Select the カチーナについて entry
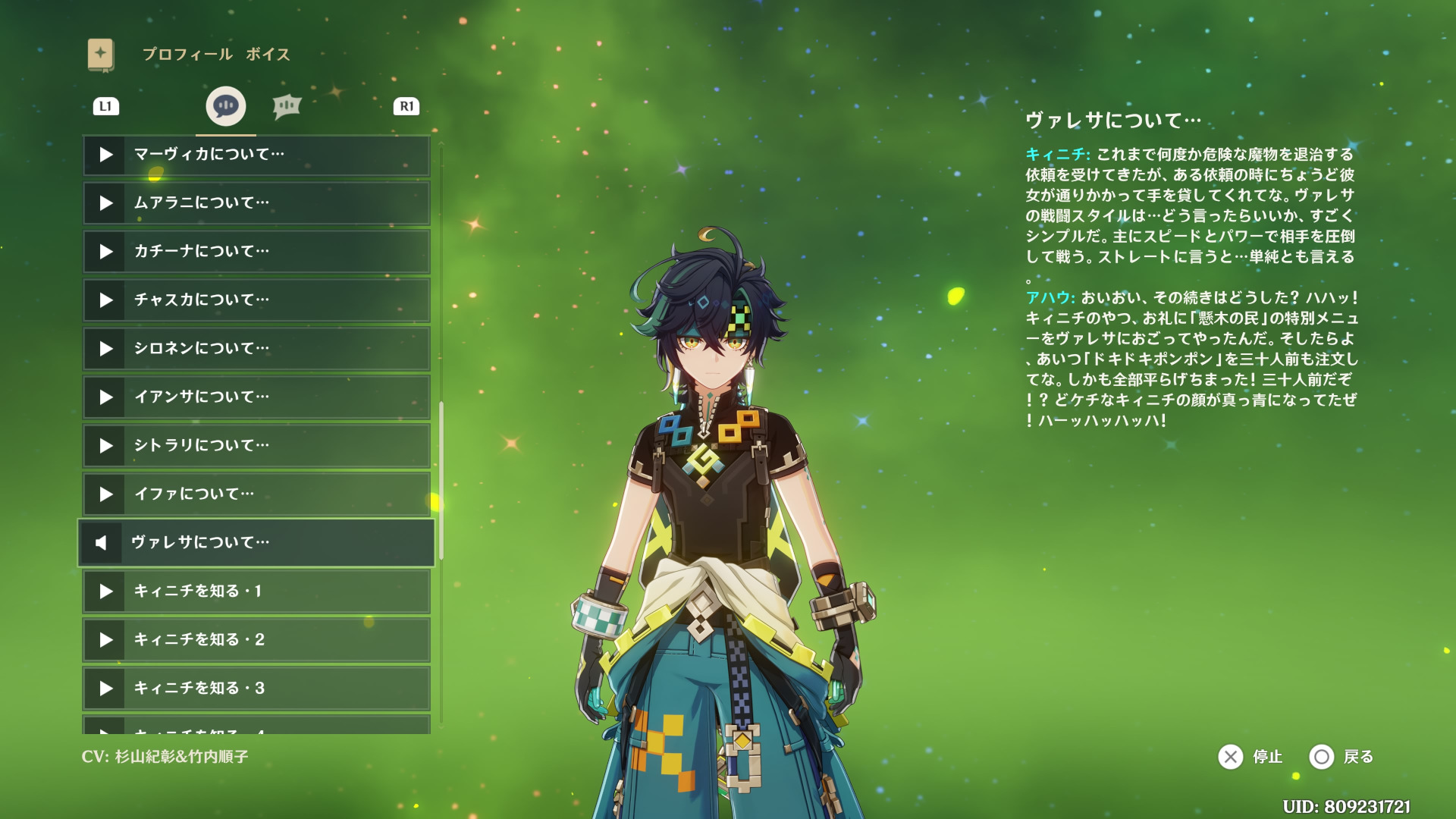Image resolution: width=1456 pixels, height=819 pixels. (x=256, y=252)
